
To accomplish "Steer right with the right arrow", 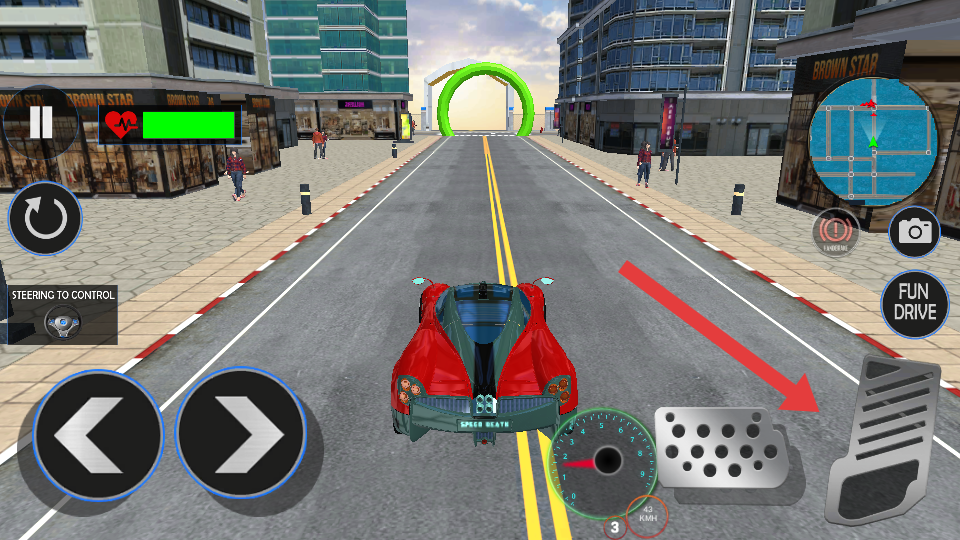I will coord(241,434).
